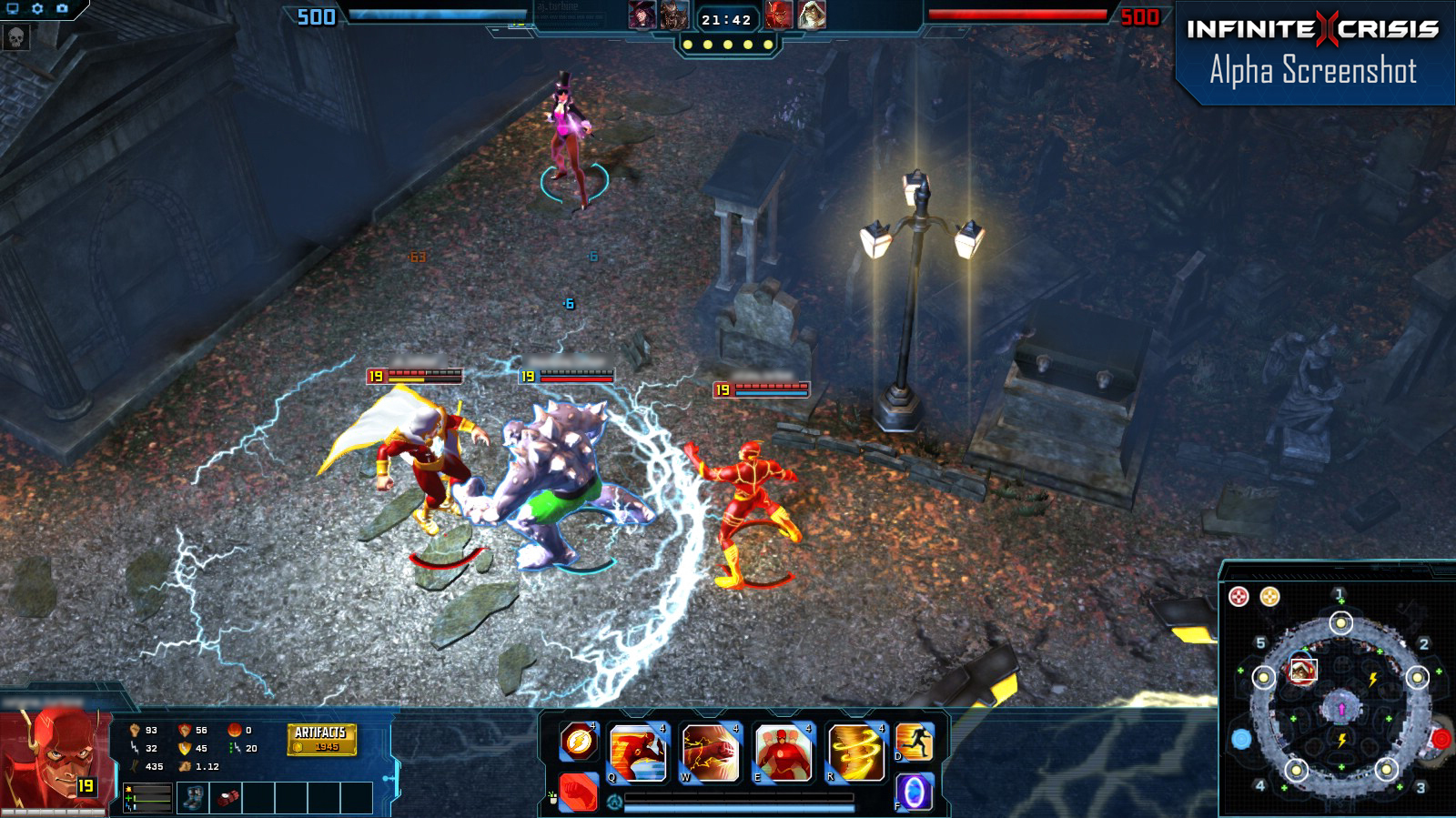Trigger the R whirlwind ultimate ability
Viewport: 1456px width, 818px height.
point(854,752)
